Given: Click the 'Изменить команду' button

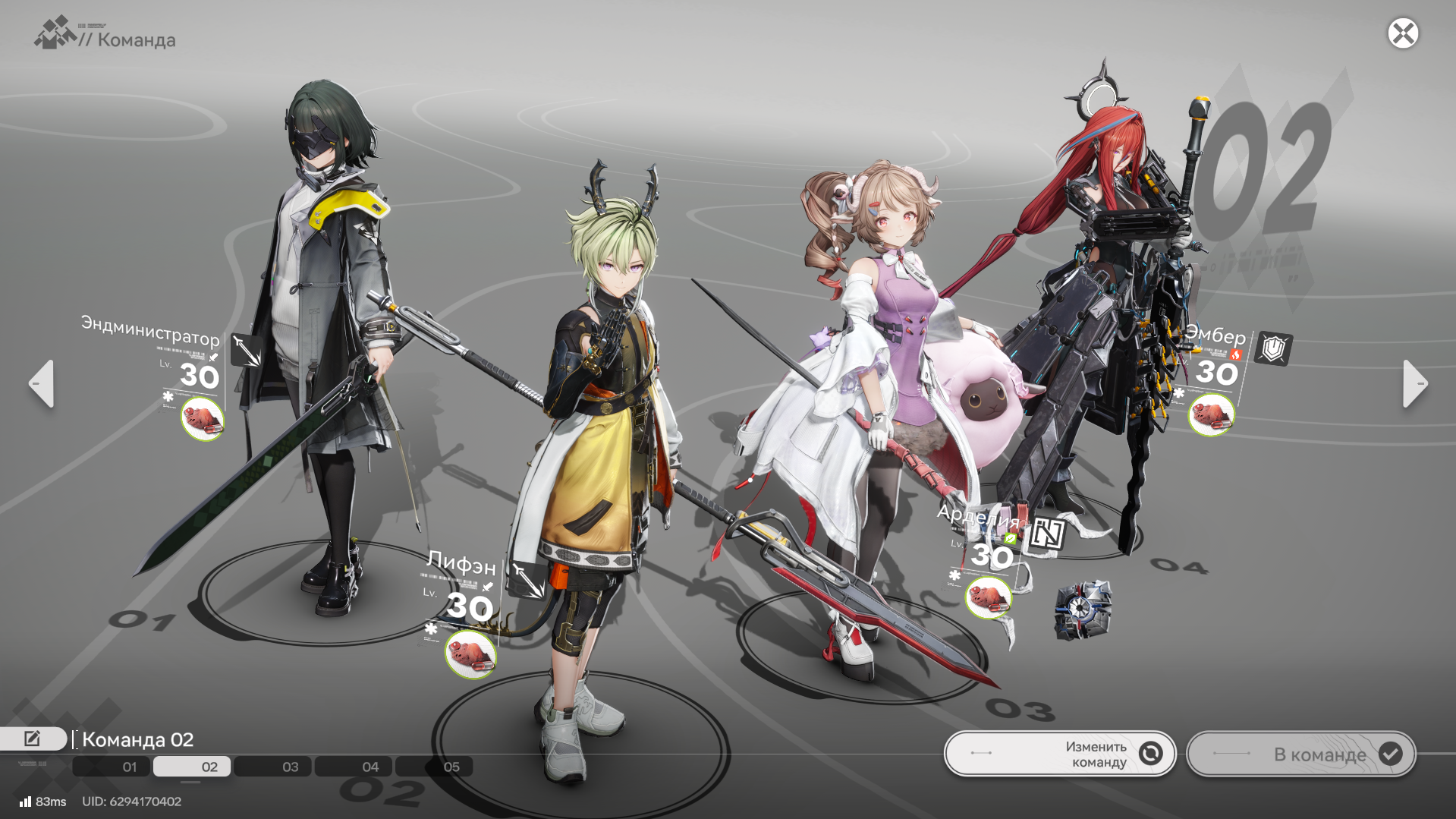Looking at the screenshot, I should pos(1060,754).
